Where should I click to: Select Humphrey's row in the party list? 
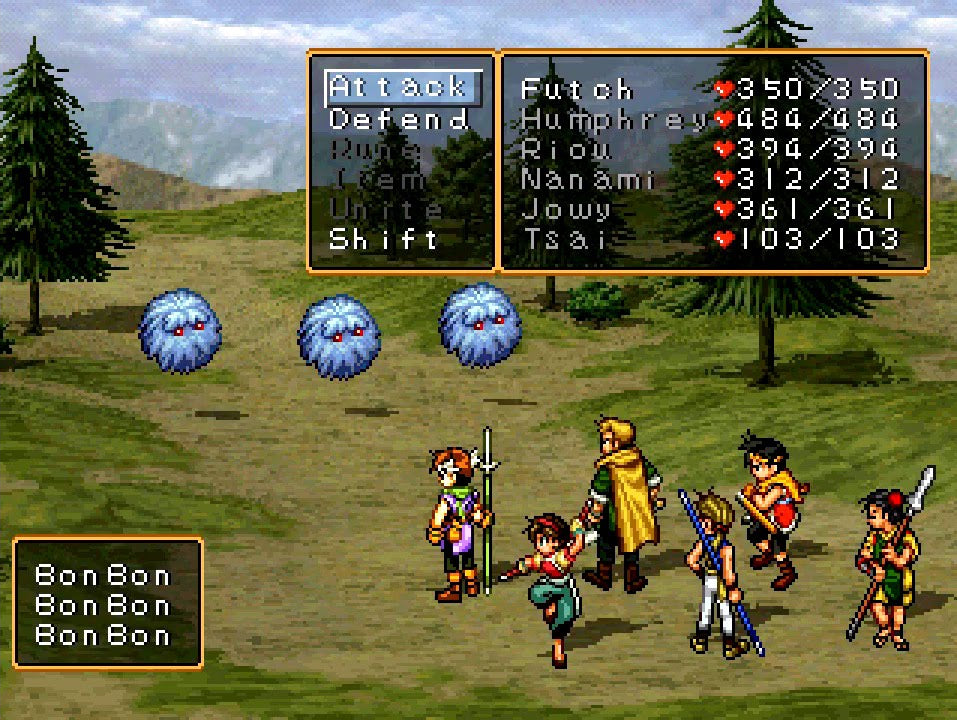[x=614, y=120]
